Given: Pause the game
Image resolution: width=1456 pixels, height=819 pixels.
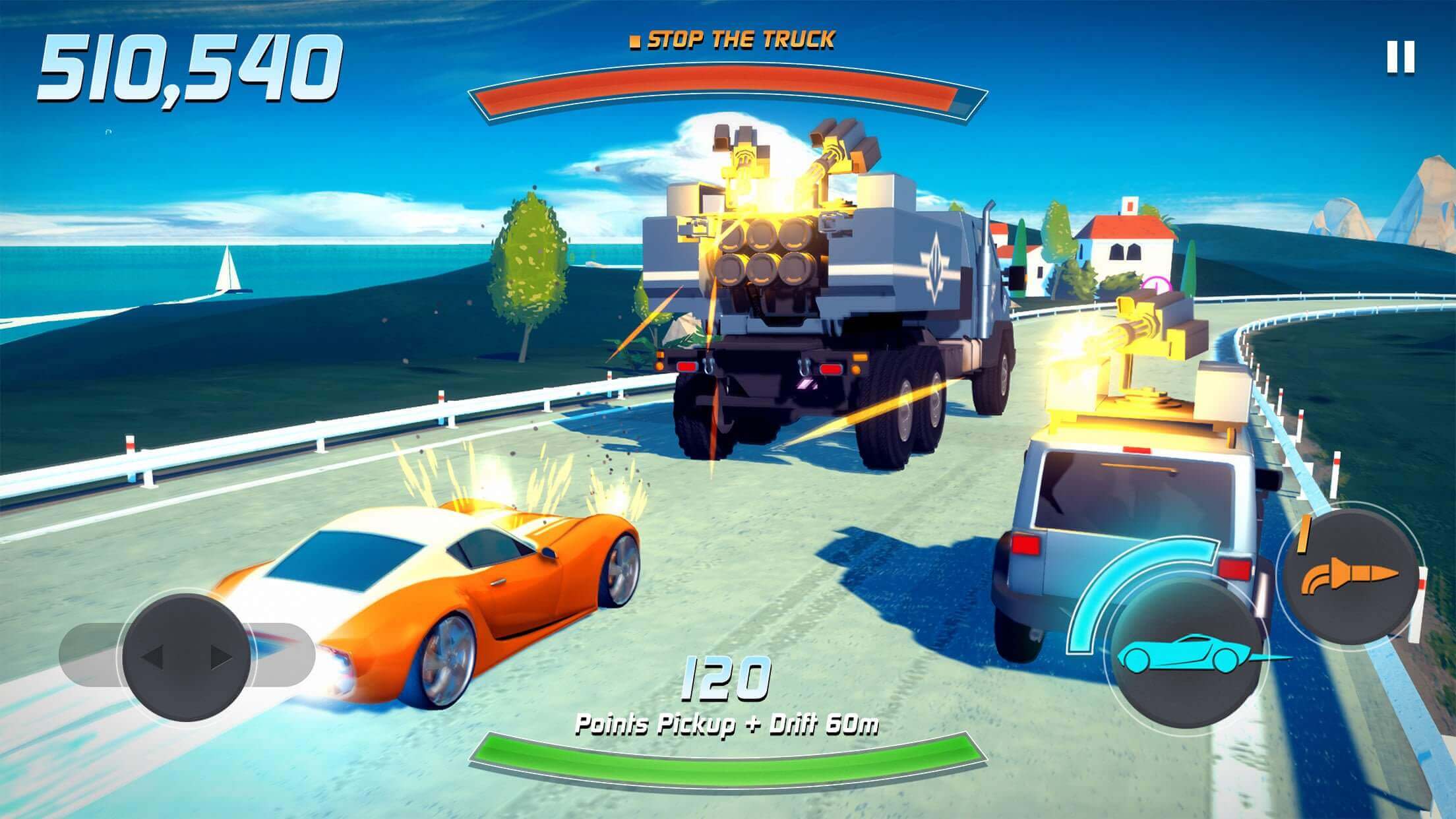Looking at the screenshot, I should 1401,57.
